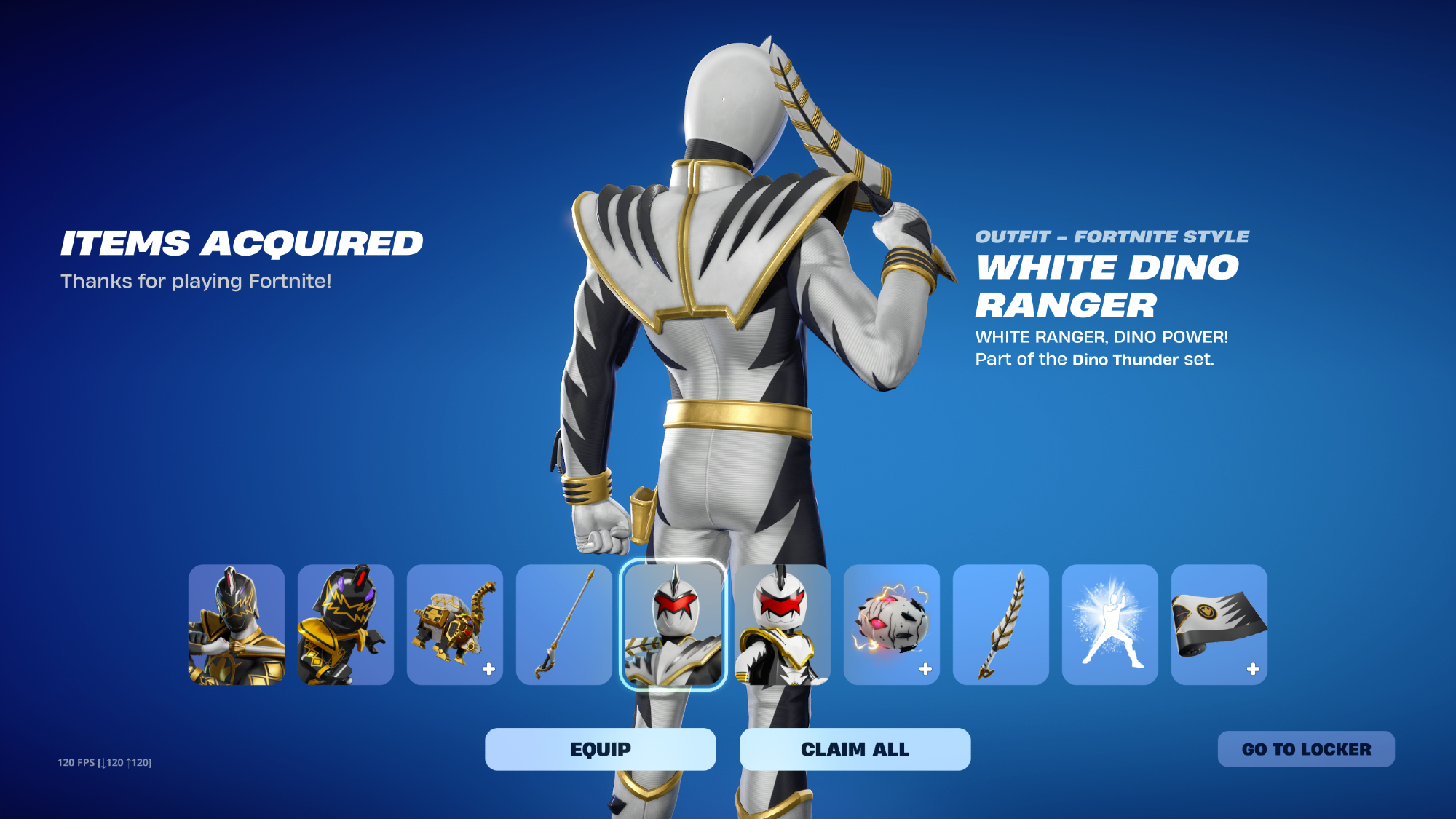Pick the golden staff pickaxe thumbnail
Viewport: 1456px width, 819px height.
click(x=564, y=625)
